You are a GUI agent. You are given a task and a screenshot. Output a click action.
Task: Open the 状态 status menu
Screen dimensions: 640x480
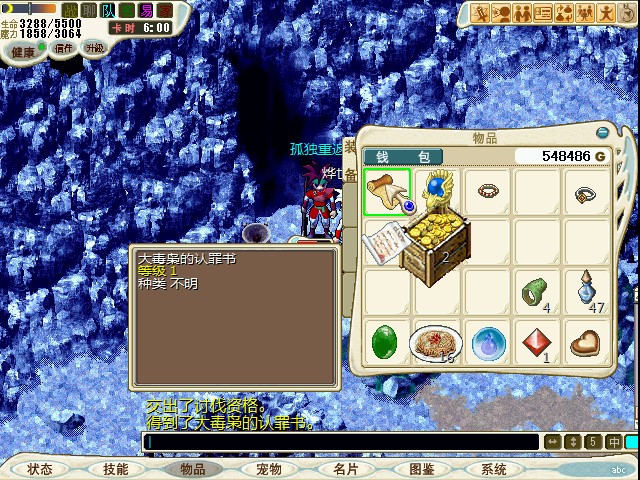pos(40,469)
